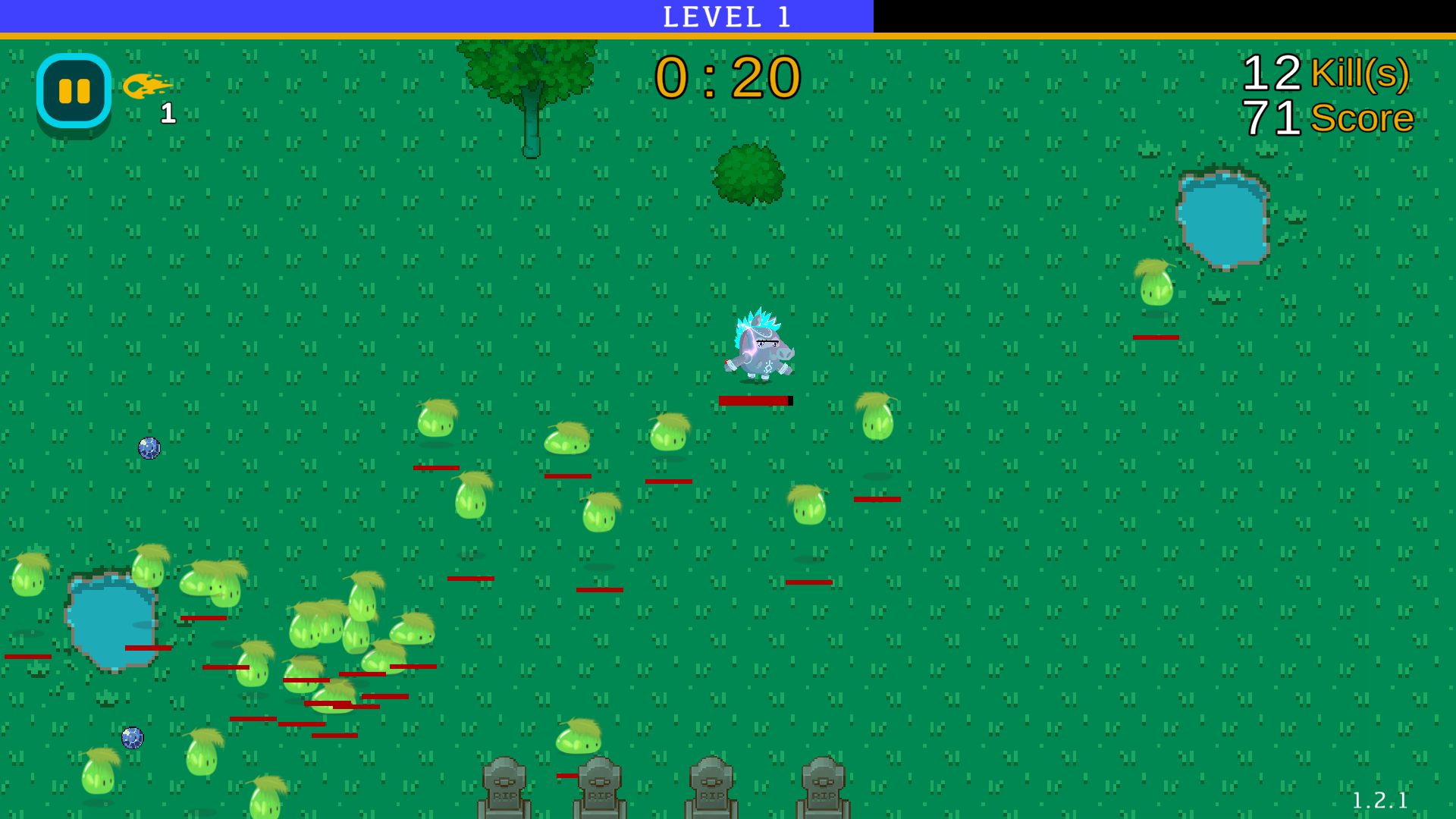The width and height of the screenshot is (1456, 819).
Task: Click the player's red health bar
Action: (x=754, y=400)
